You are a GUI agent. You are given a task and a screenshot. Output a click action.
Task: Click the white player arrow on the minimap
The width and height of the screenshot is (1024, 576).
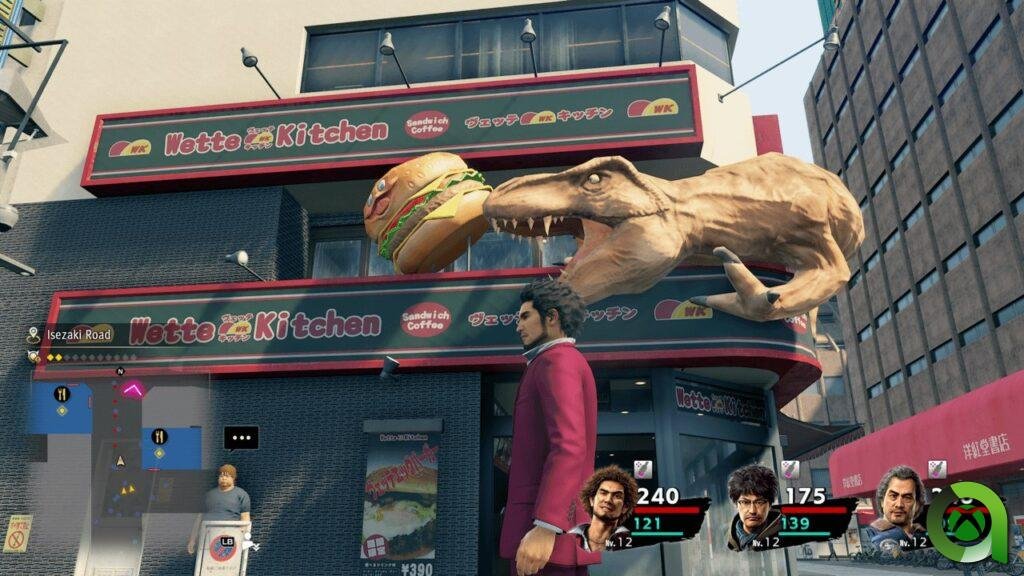click(x=121, y=461)
